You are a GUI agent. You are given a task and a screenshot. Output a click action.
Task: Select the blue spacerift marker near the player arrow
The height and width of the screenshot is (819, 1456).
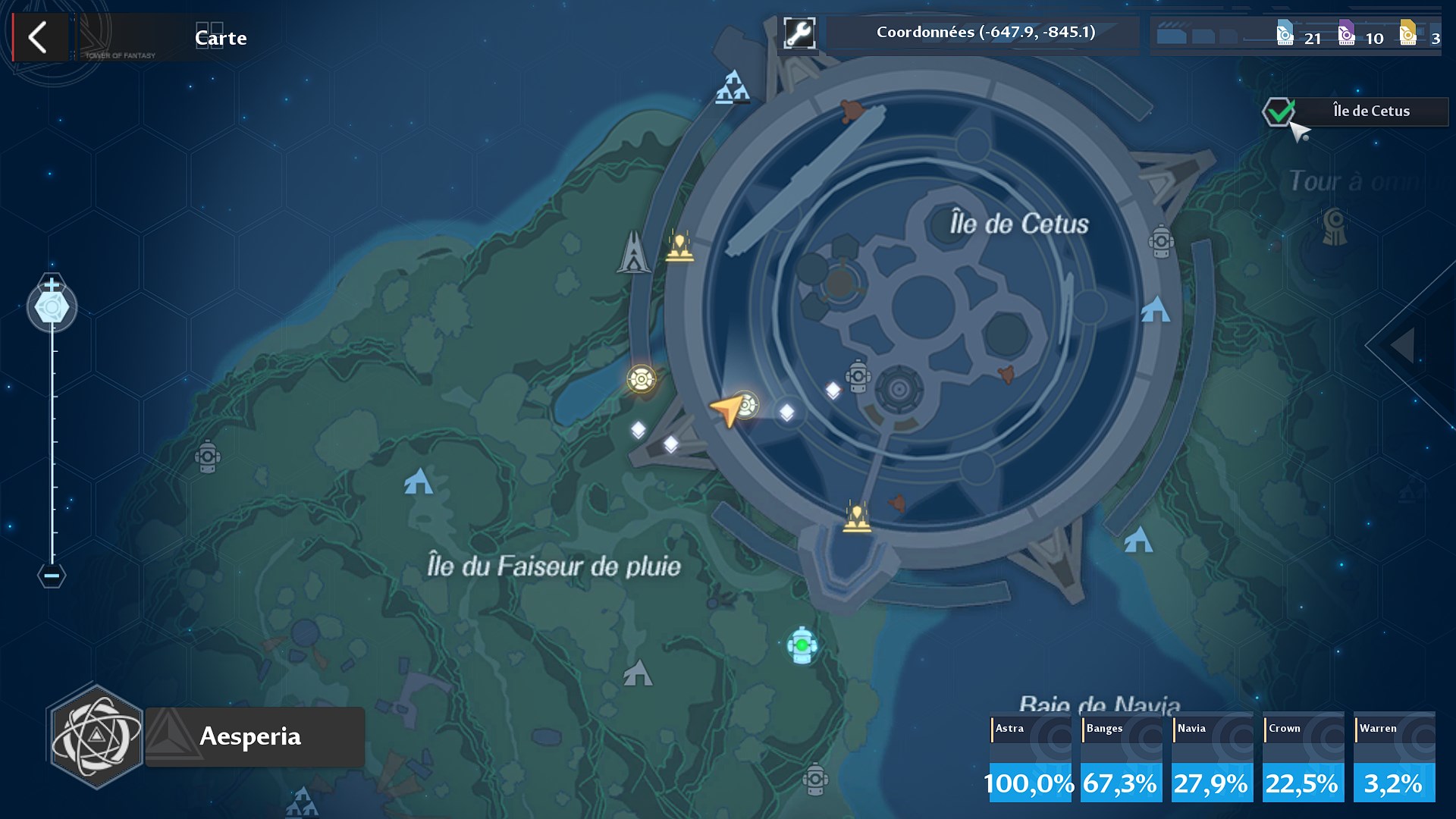pos(747,405)
